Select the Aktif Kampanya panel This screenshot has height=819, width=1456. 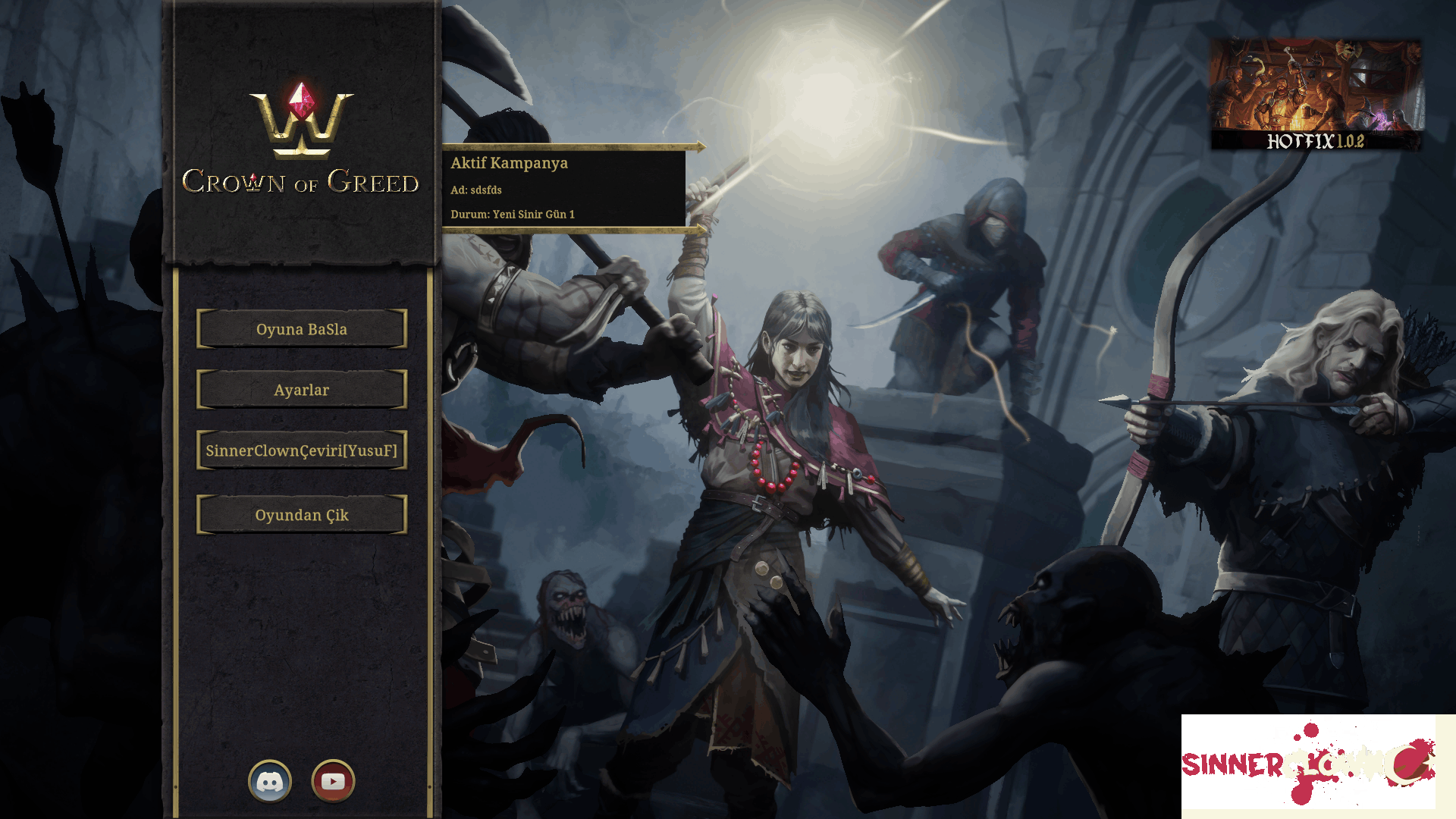click(x=564, y=188)
